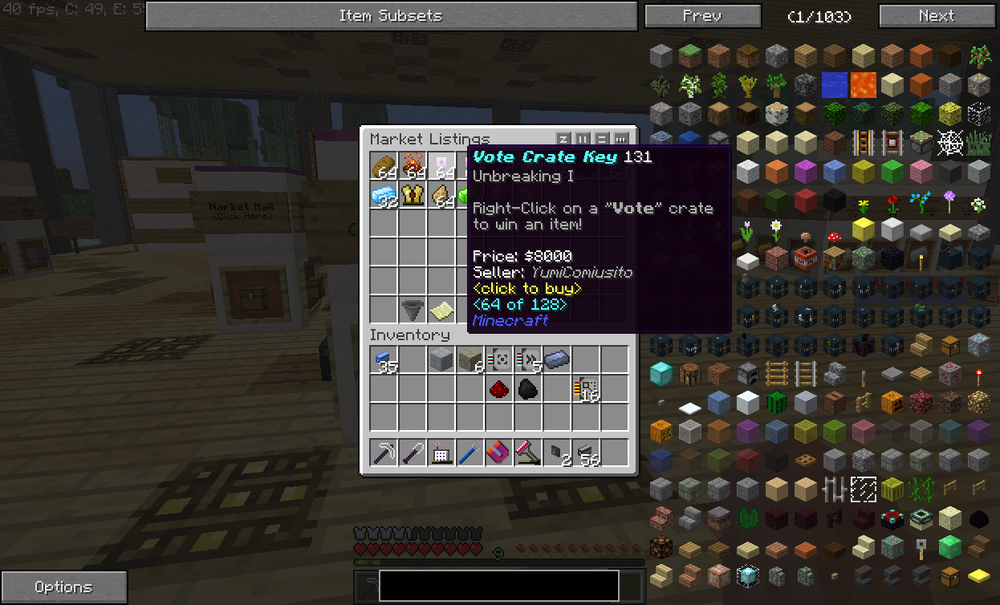Select the emerald block in item panel

[950, 548]
